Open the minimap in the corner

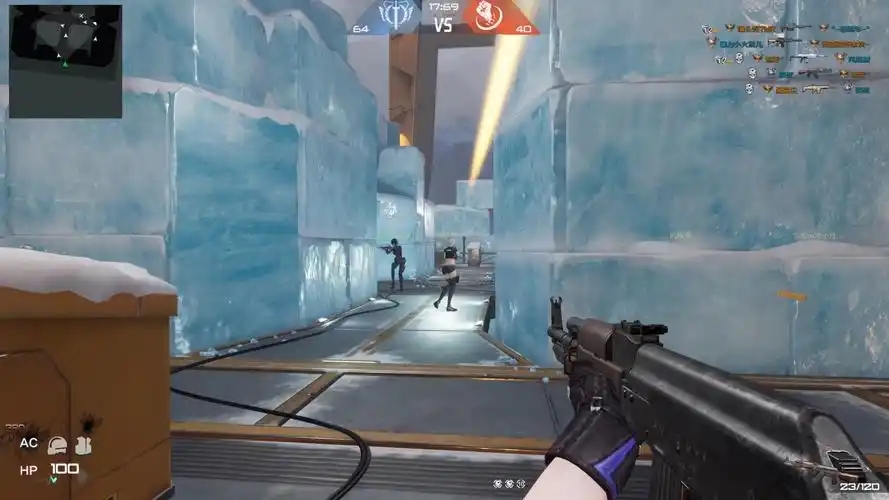coord(65,61)
